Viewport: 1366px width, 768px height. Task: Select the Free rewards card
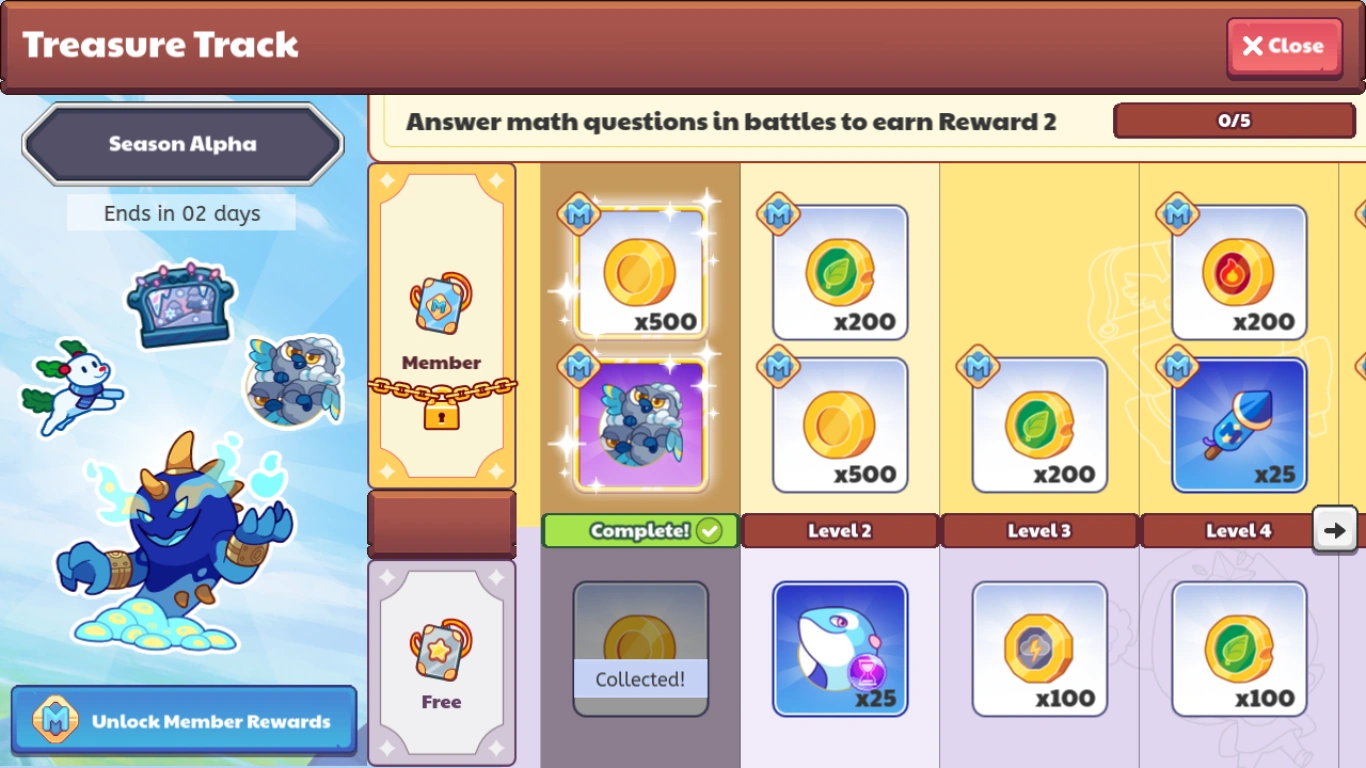pos(441,660)
